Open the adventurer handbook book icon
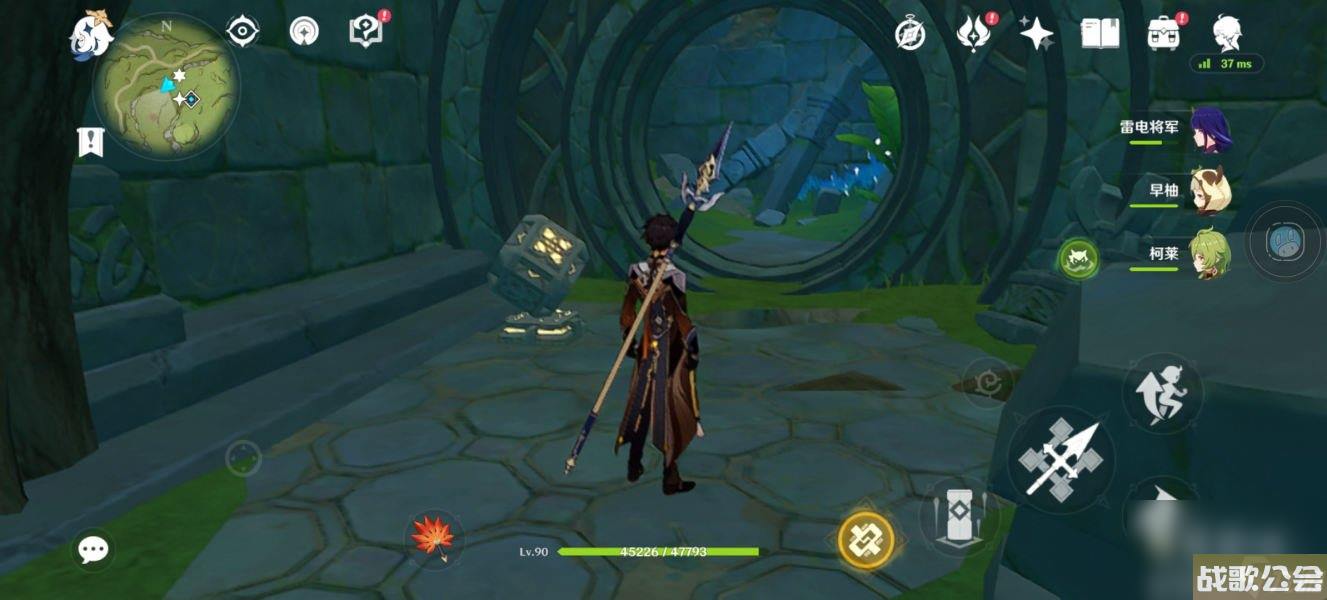This screenshot has height=600, width=1327. (x=1099, y=34)
